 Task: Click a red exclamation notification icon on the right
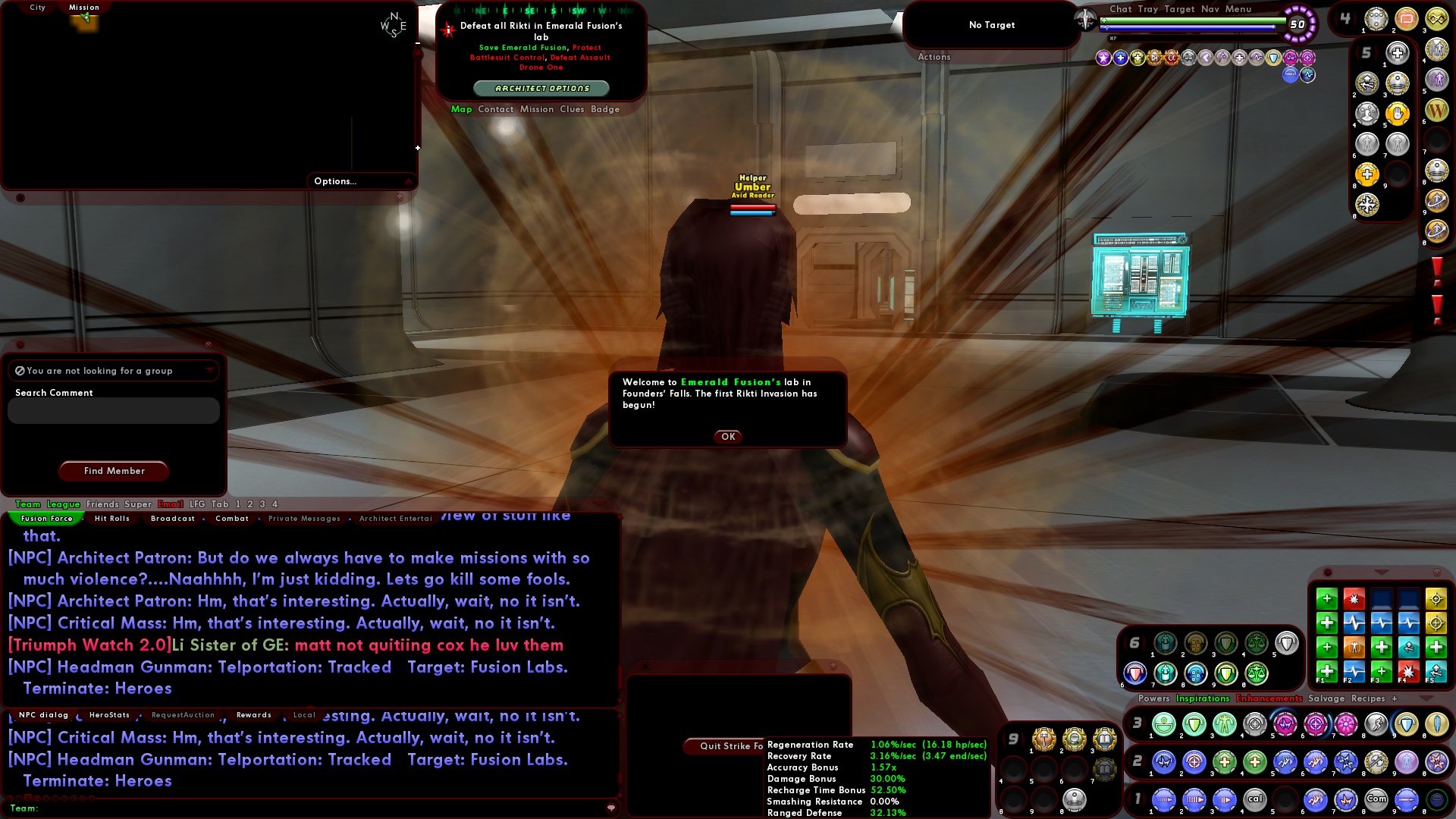pyautogui.click(x=1439, y=269)
